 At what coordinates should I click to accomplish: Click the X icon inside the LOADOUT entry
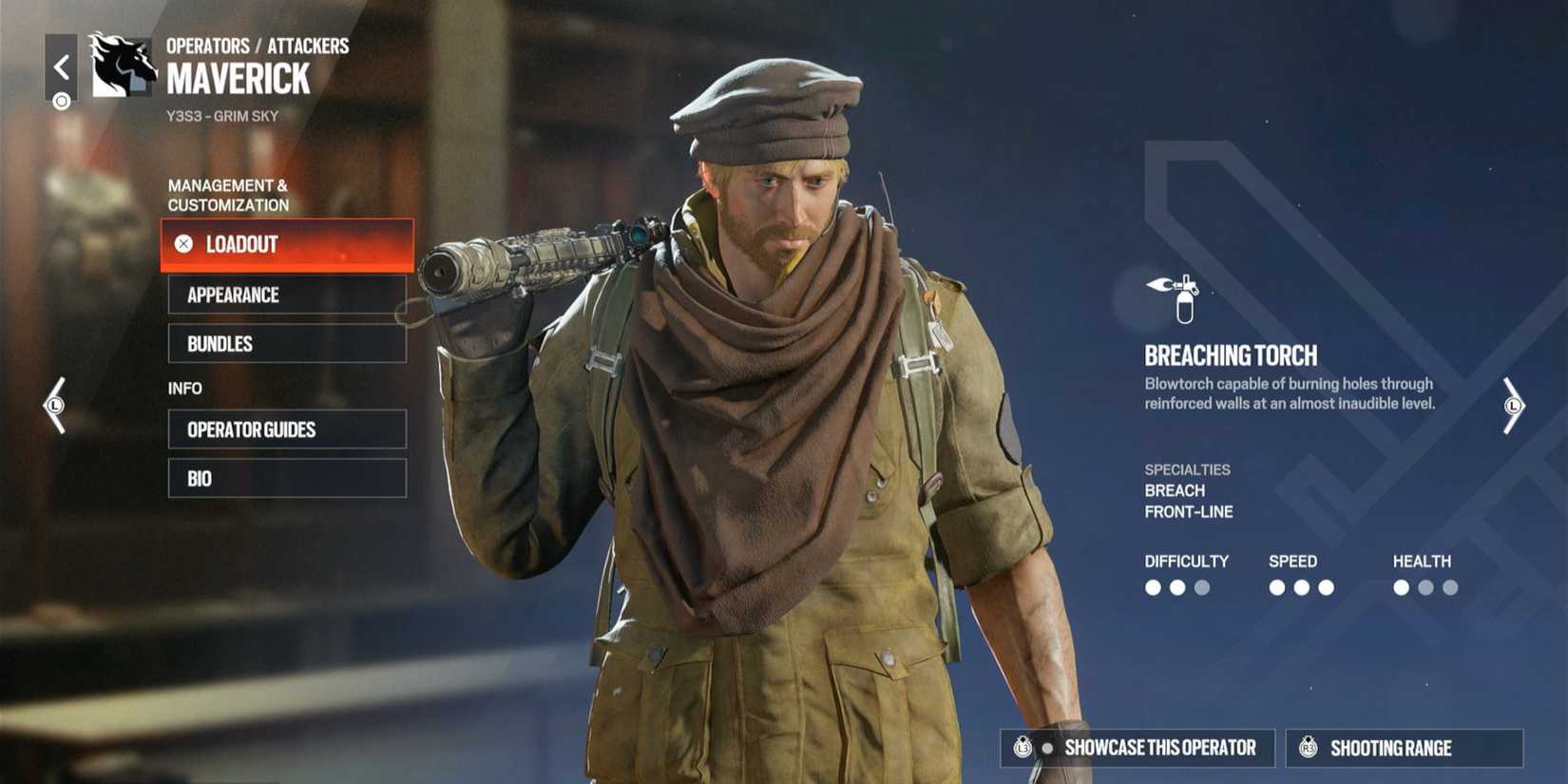pyautogui.click(x=183, y=244)
